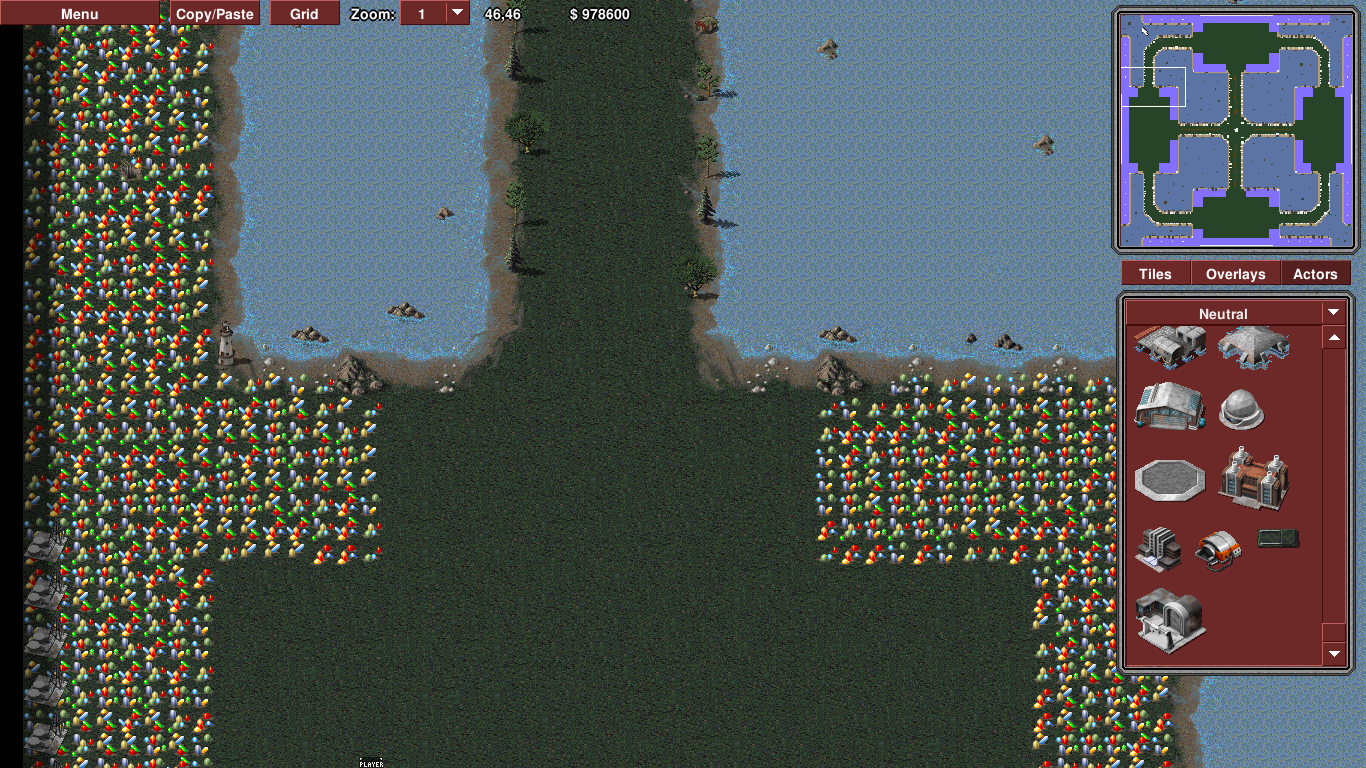This screenshot has width=1366, height=768.
Task: Click the actor list down arrow button
Action: click(1334, 654)
